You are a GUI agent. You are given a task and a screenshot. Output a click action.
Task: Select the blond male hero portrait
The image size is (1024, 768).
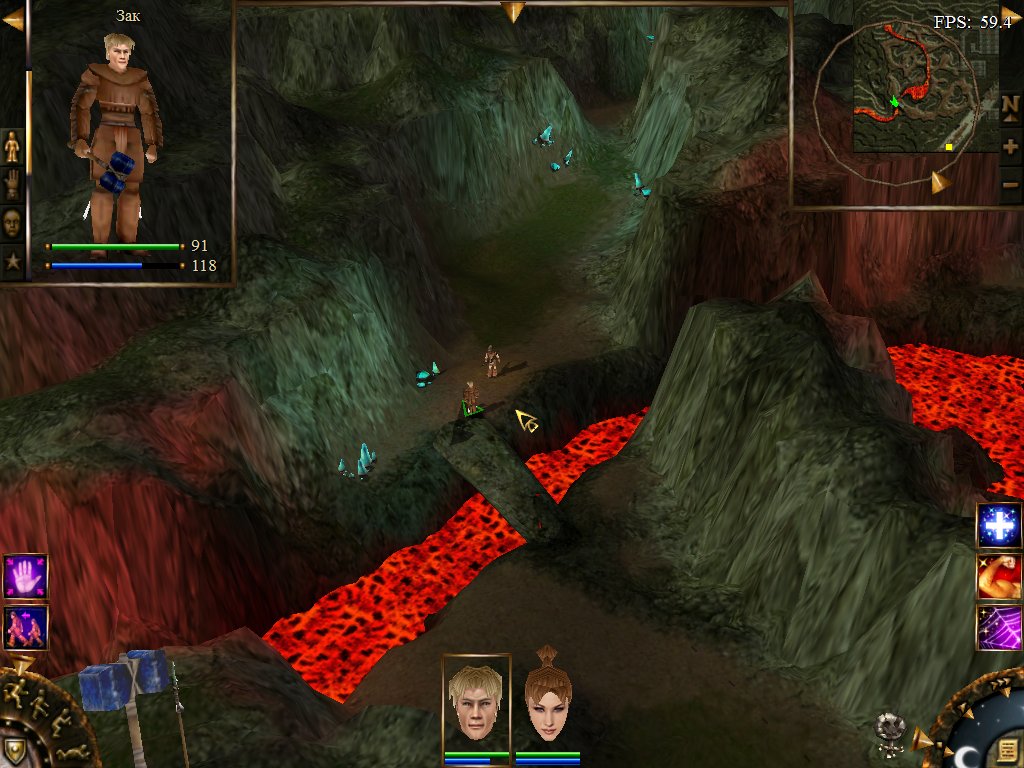click(x=476, y=702)
